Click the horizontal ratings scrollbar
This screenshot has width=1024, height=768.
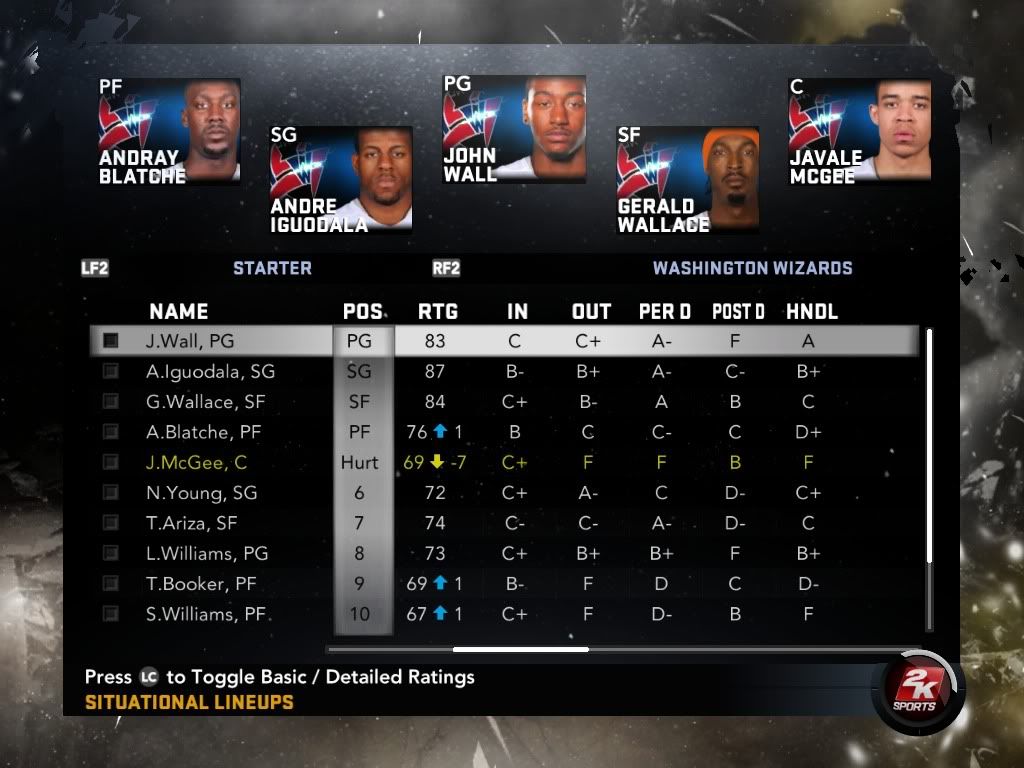520,649
